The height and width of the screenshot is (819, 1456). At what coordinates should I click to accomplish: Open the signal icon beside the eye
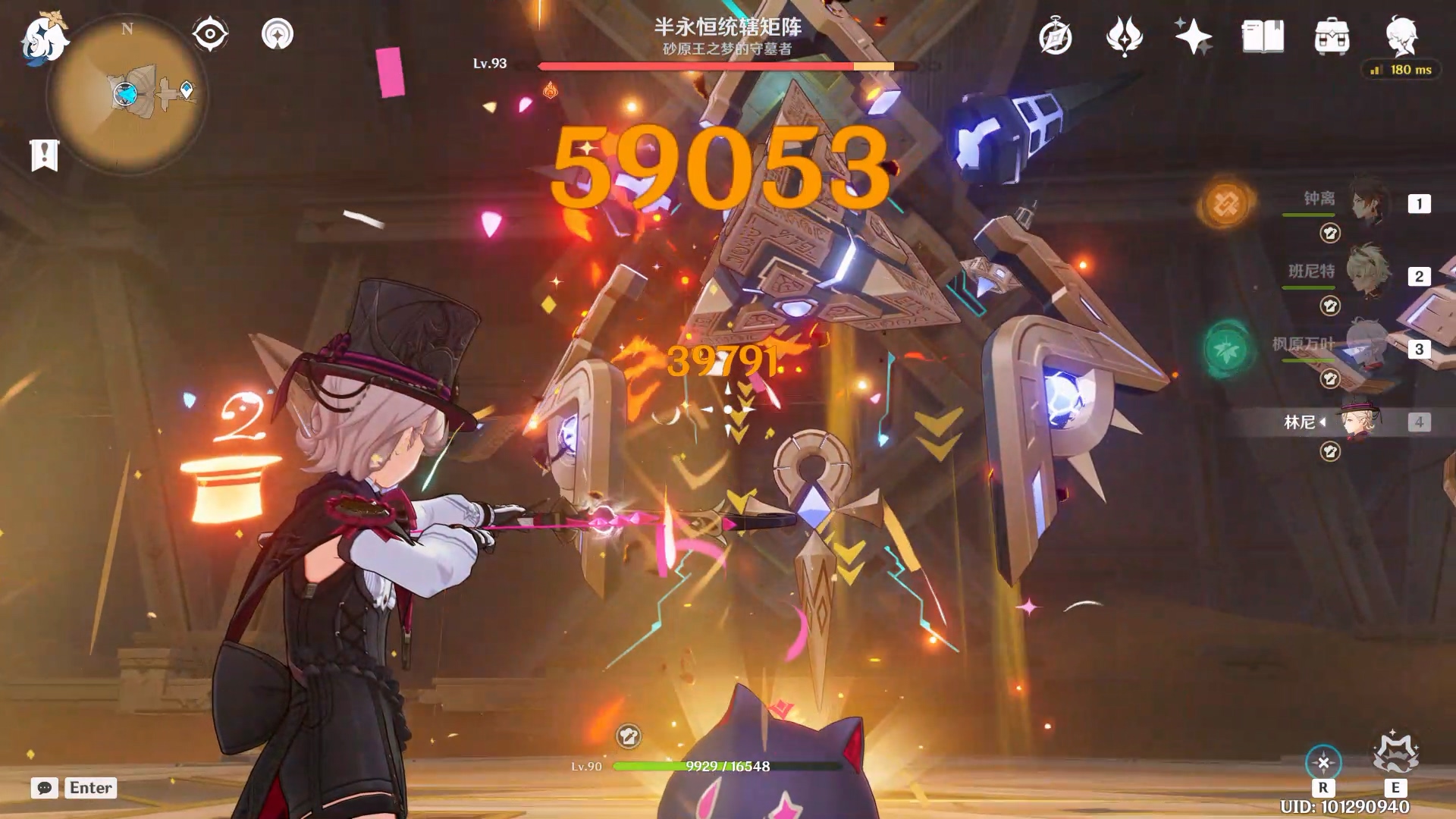click(x=278, y=34)
